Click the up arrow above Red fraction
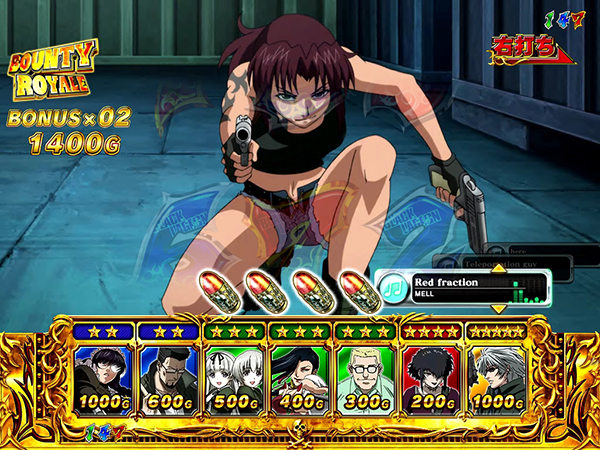 click(x=496, y=266)
